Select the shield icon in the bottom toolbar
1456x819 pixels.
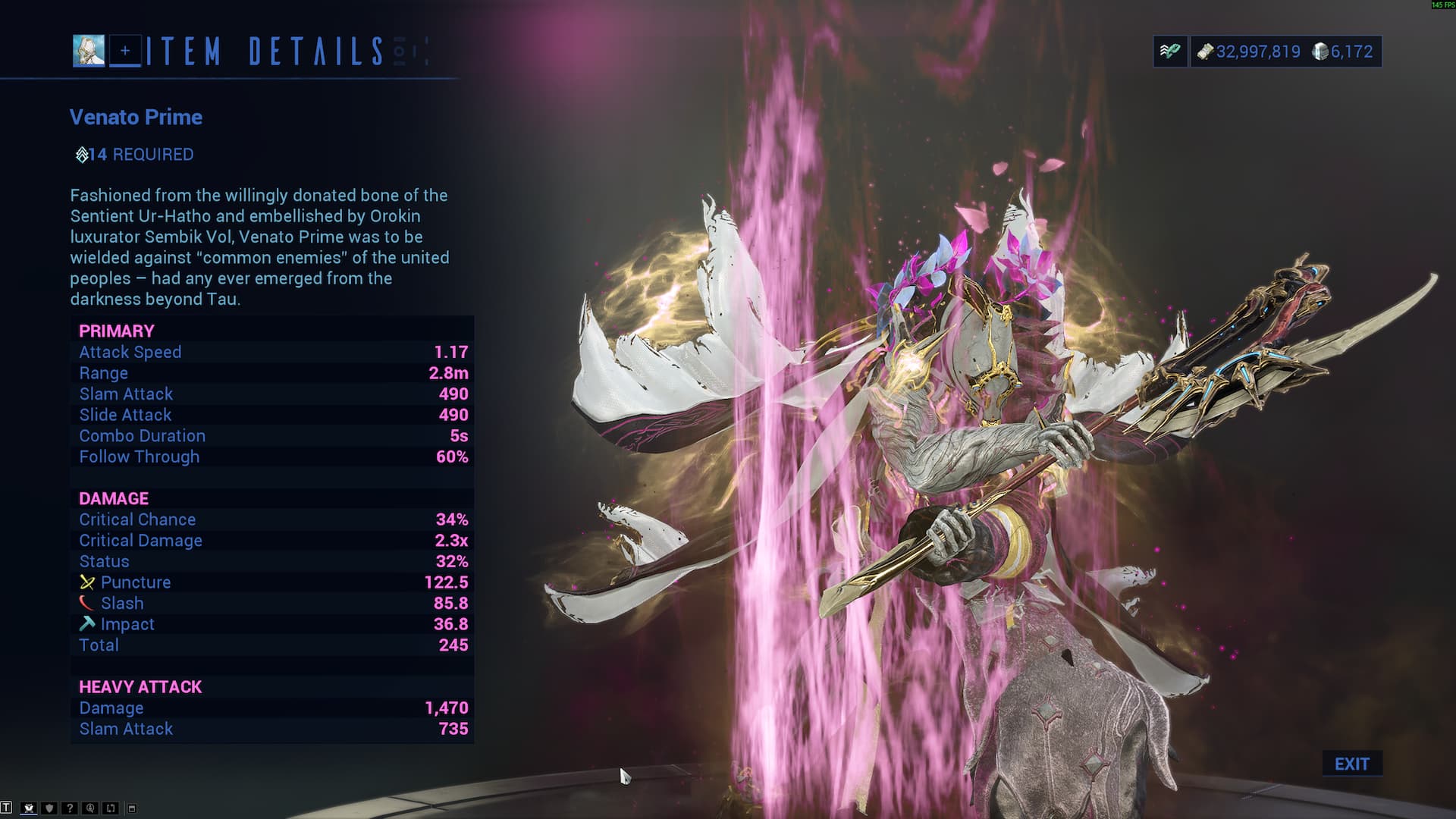coord(49,808)
